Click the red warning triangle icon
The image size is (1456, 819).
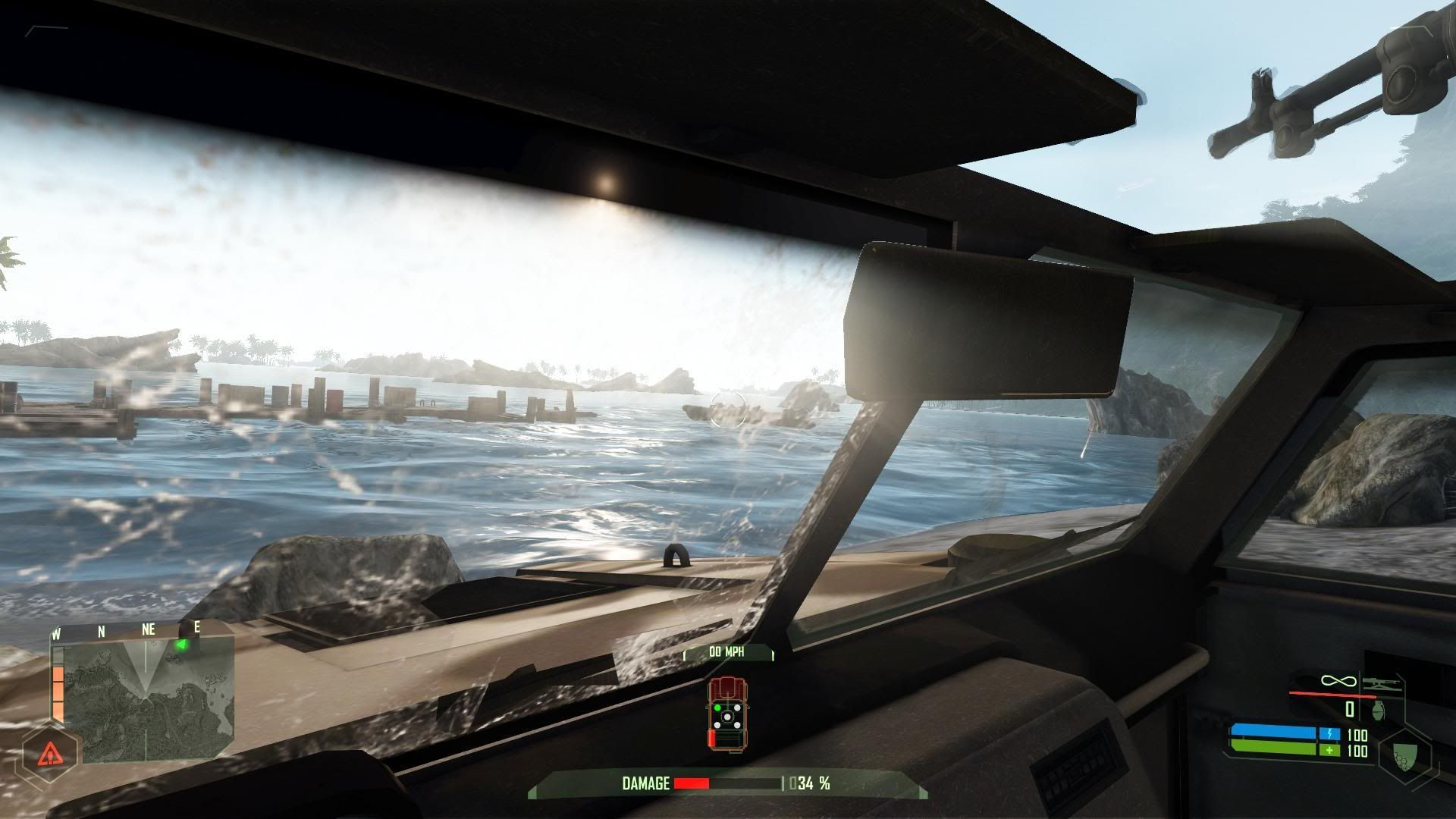pos(50,753)
